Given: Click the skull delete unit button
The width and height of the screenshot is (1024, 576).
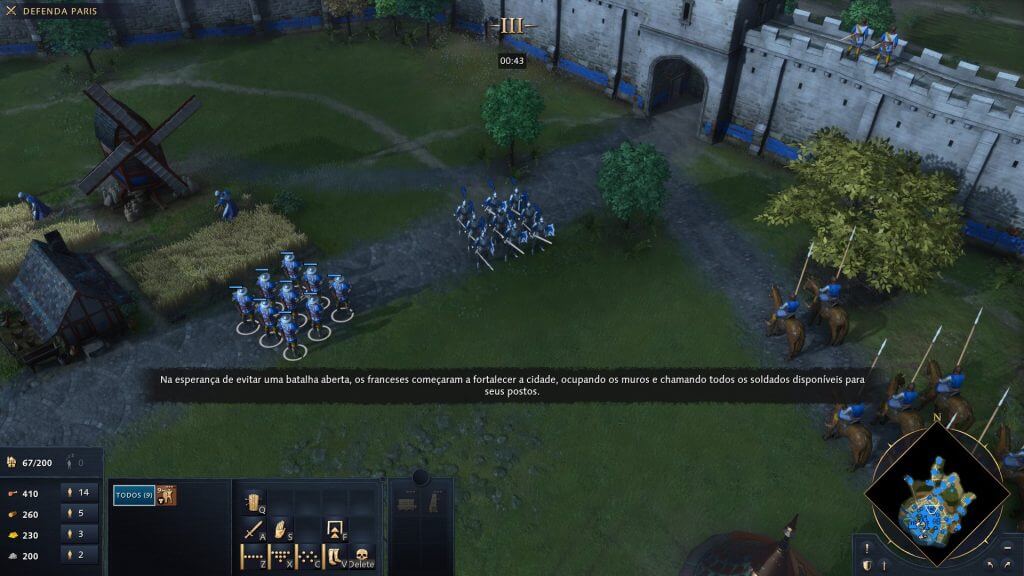Looking at the screenshot, I should [362, 556].
